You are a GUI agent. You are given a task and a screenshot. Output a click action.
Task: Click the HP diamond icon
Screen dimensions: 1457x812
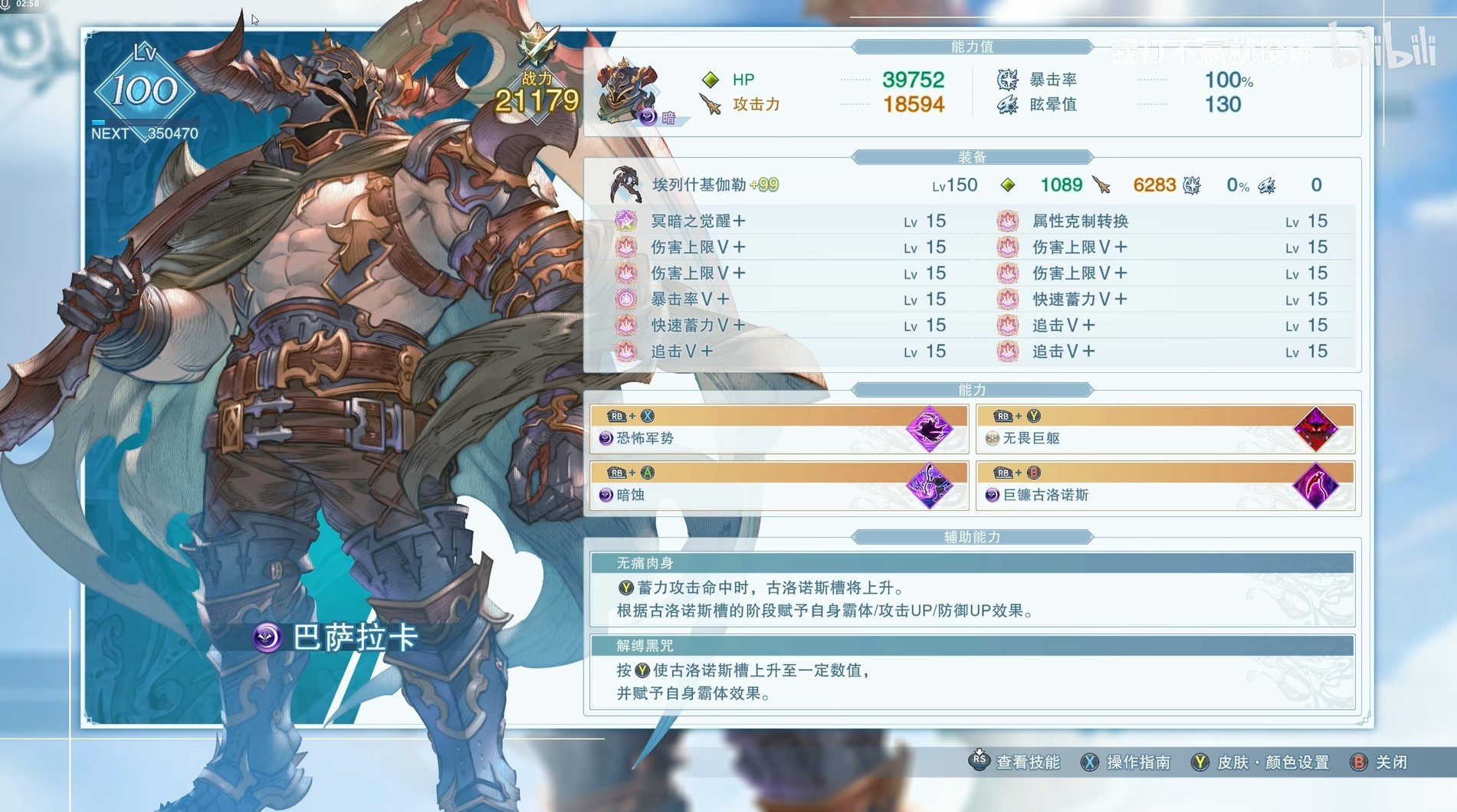tap(710, 79)
